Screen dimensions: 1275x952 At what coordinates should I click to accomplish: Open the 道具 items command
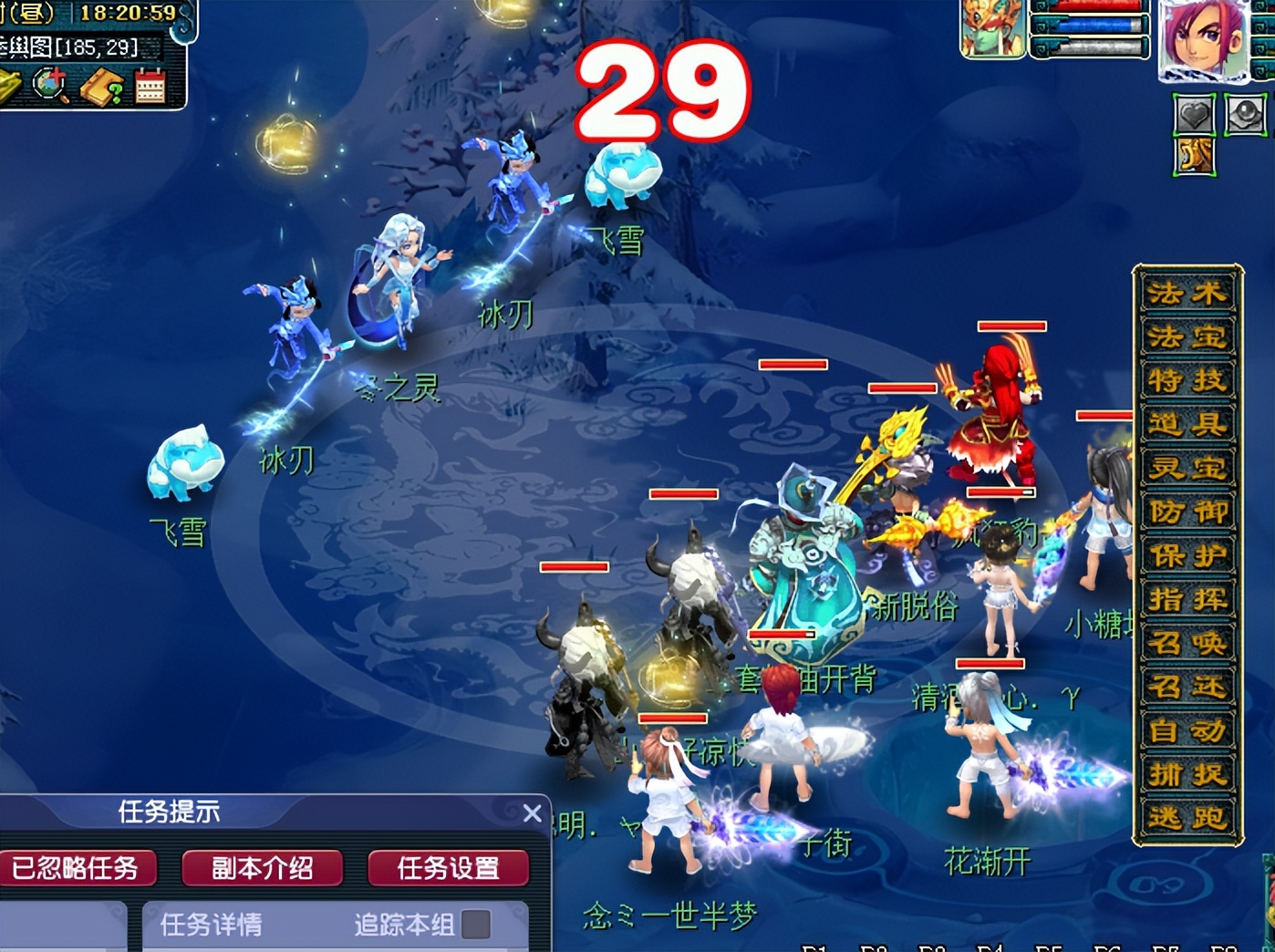[1187, 425]
